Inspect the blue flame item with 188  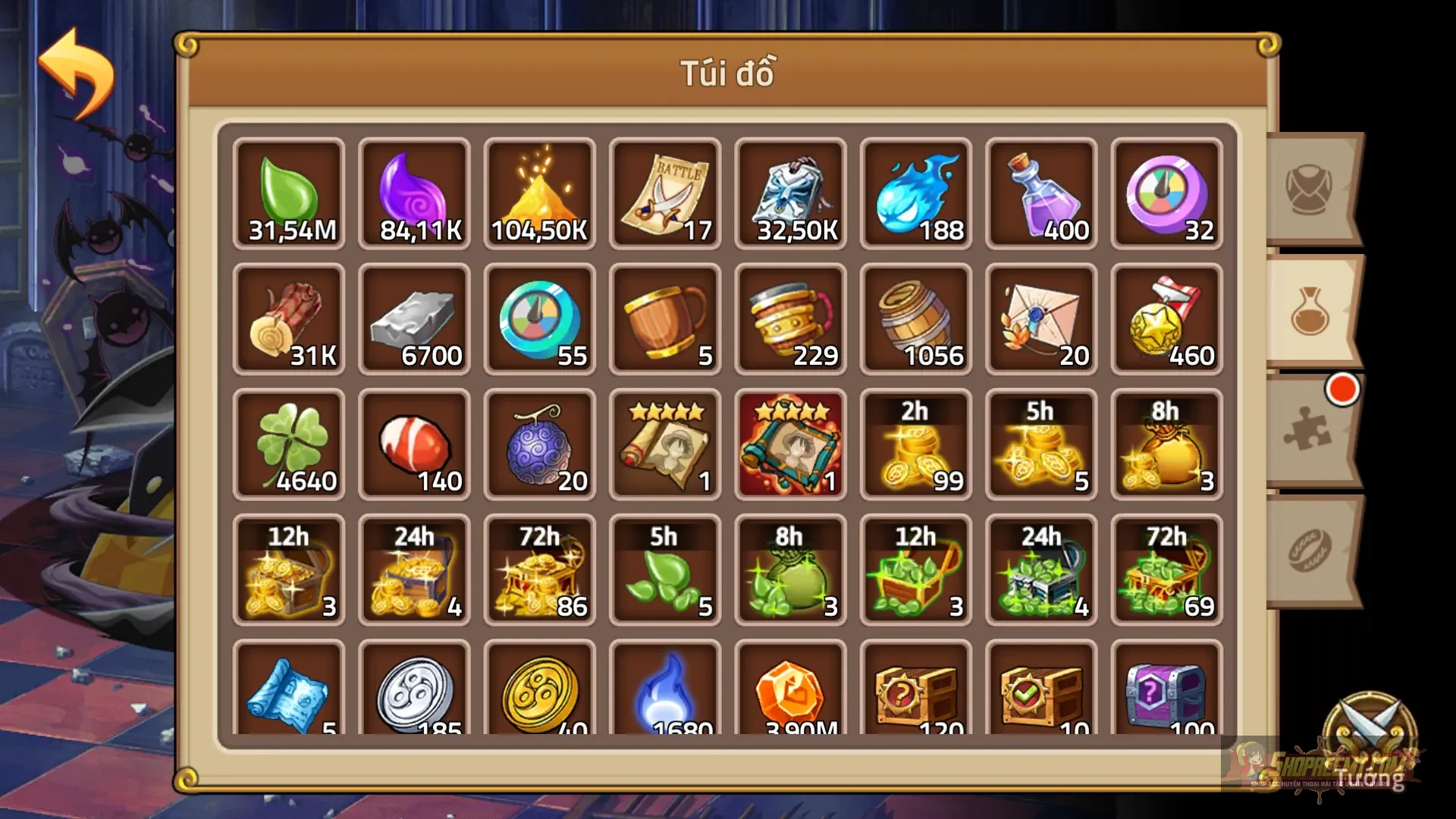(915, 193)
